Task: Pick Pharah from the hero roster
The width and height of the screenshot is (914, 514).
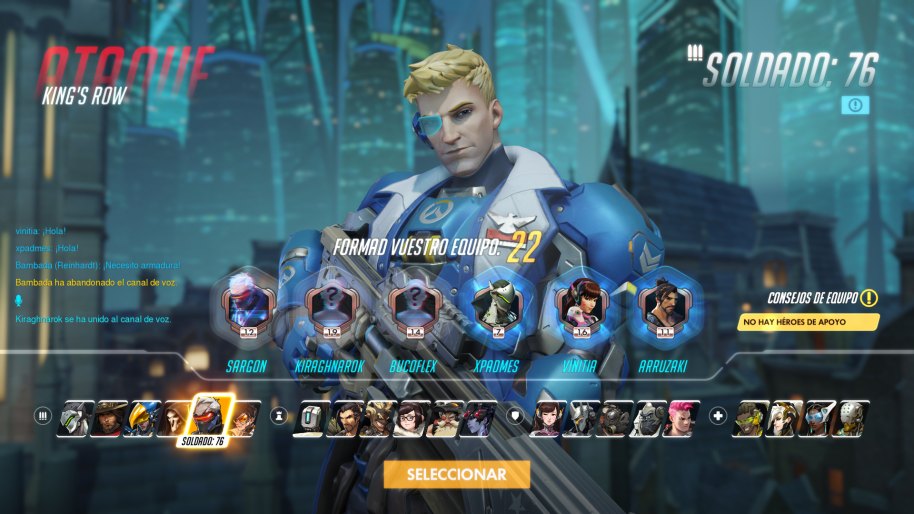Action: coord(142,418)
